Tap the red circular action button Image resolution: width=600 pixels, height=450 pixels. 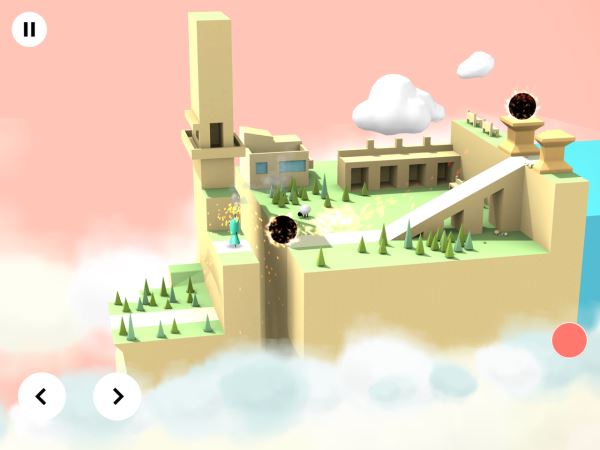(569, 340)
